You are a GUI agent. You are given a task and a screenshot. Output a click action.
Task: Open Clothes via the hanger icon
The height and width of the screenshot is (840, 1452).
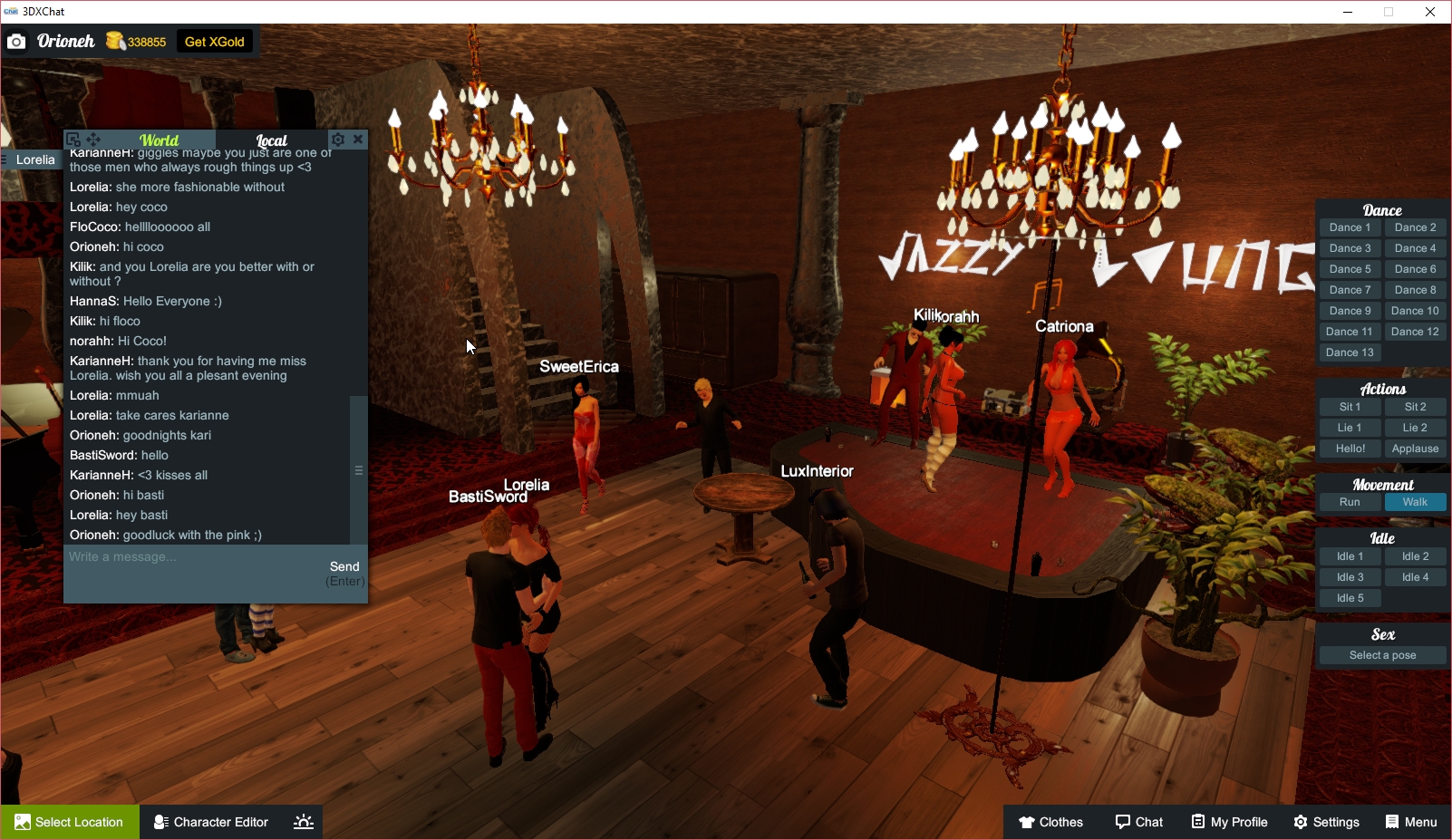click(1025, 822)
